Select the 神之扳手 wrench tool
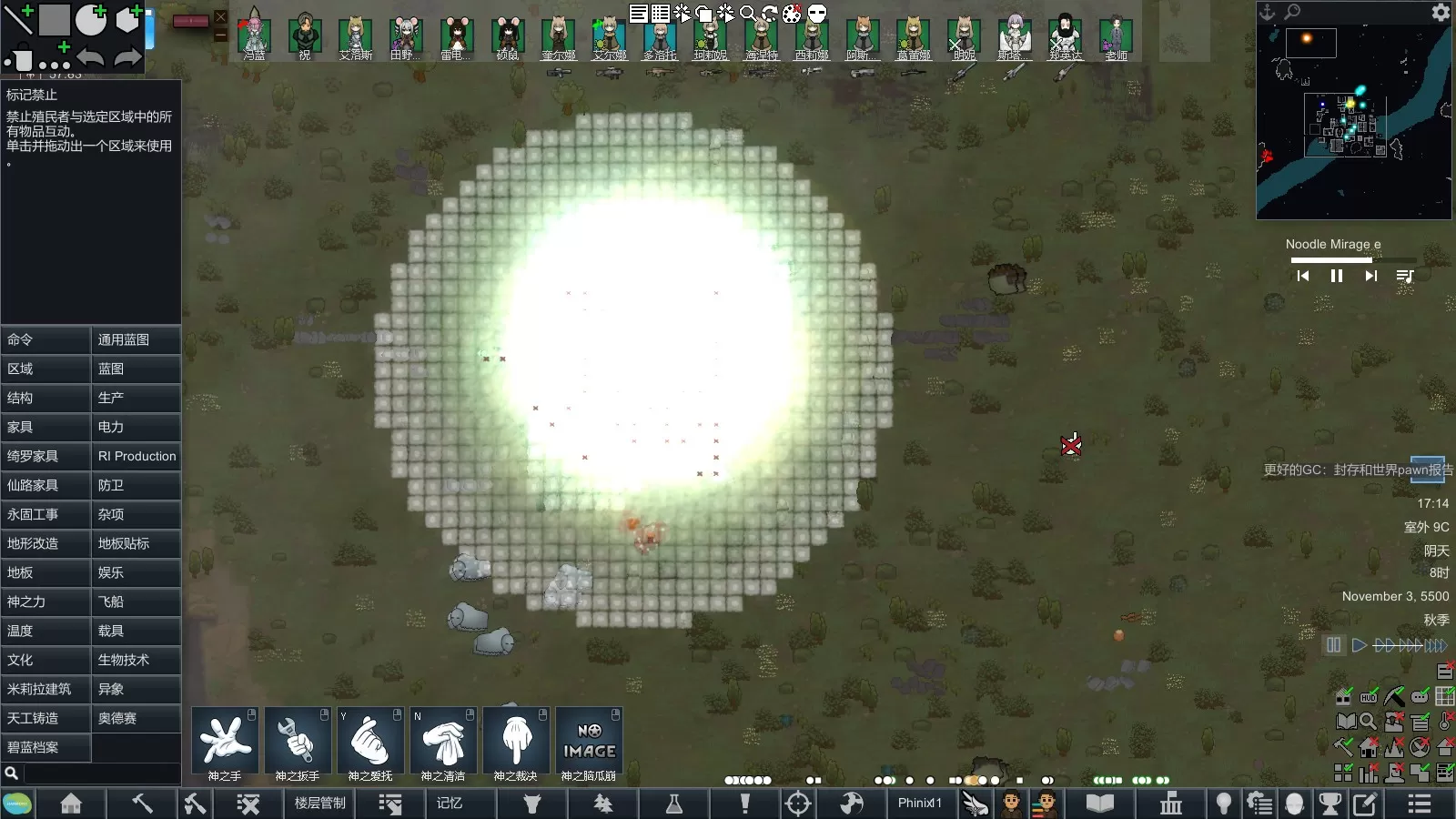The height and width of the screenshot is (819, 1456). (298, 741)
